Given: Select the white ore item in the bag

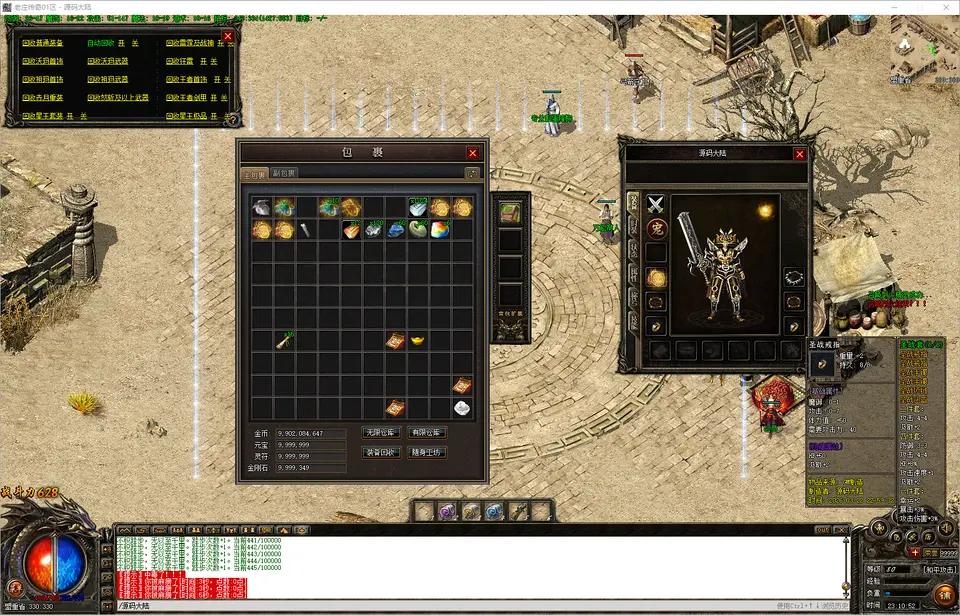Looking at the screenshot, I should tap(462, 407).
